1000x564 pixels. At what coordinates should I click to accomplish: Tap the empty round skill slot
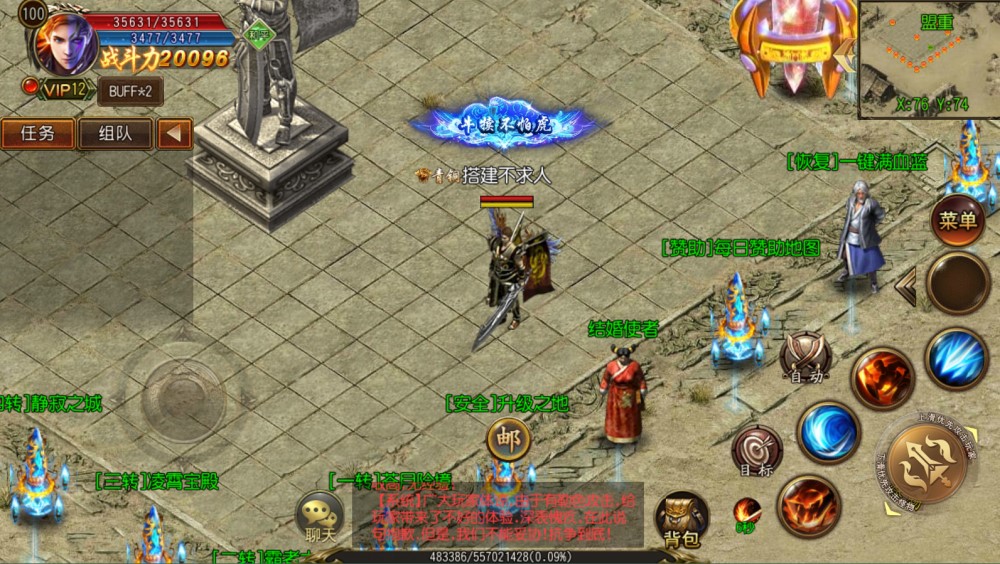pyautogui.click(x=958, y=283)
